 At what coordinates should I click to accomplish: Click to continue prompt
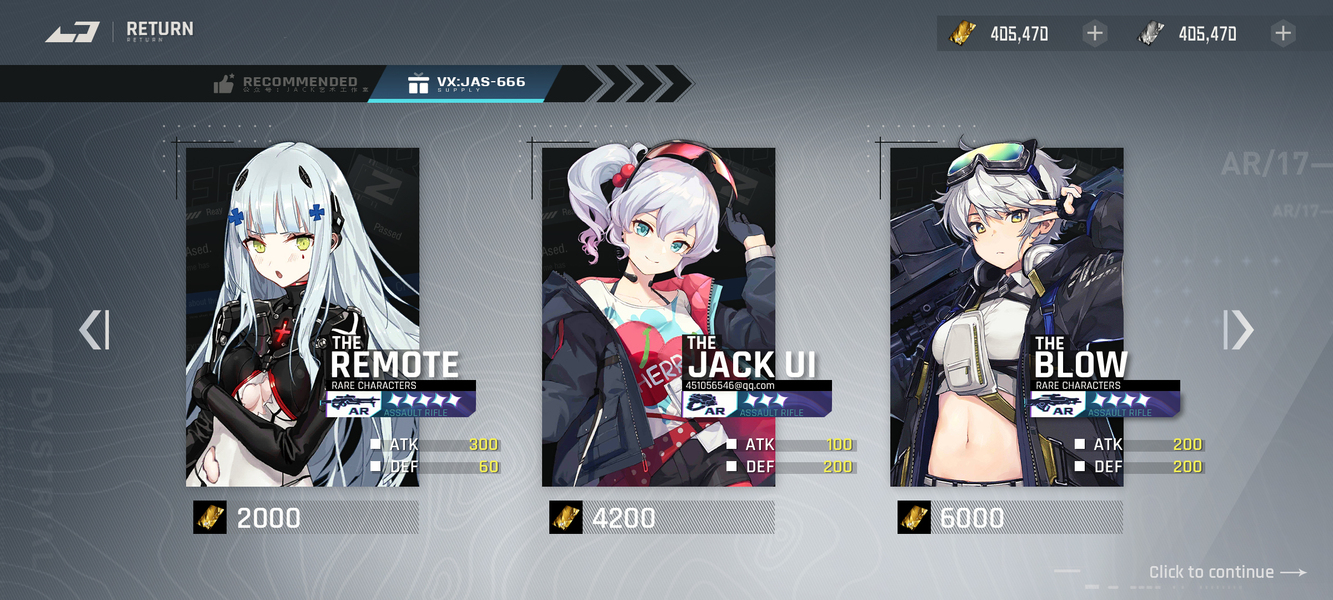point(1227,572)
